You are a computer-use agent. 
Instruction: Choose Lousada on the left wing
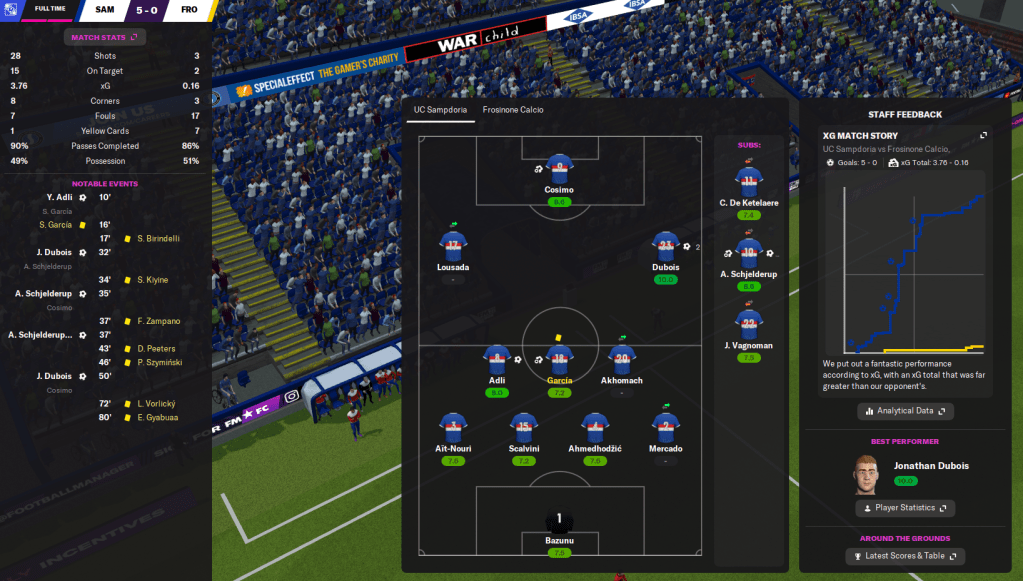click(453, 247)
